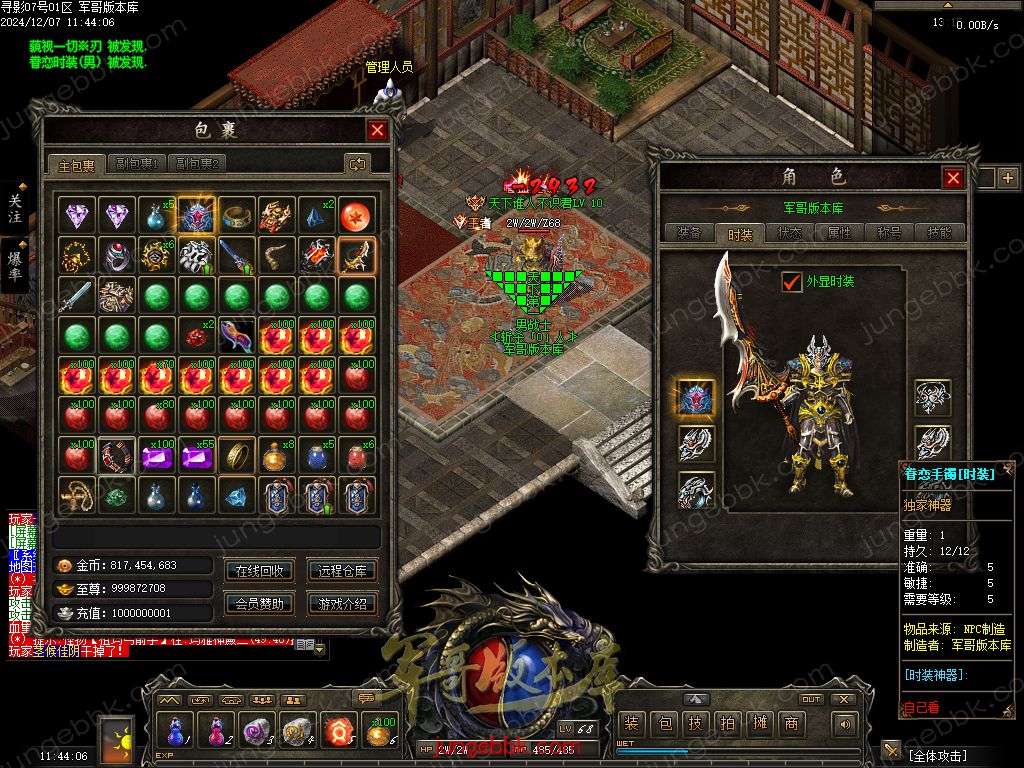This screenshot has height=768, width=1024.
Task: Click the 全体攻击 attack mode button
Action: coord(950,753)
